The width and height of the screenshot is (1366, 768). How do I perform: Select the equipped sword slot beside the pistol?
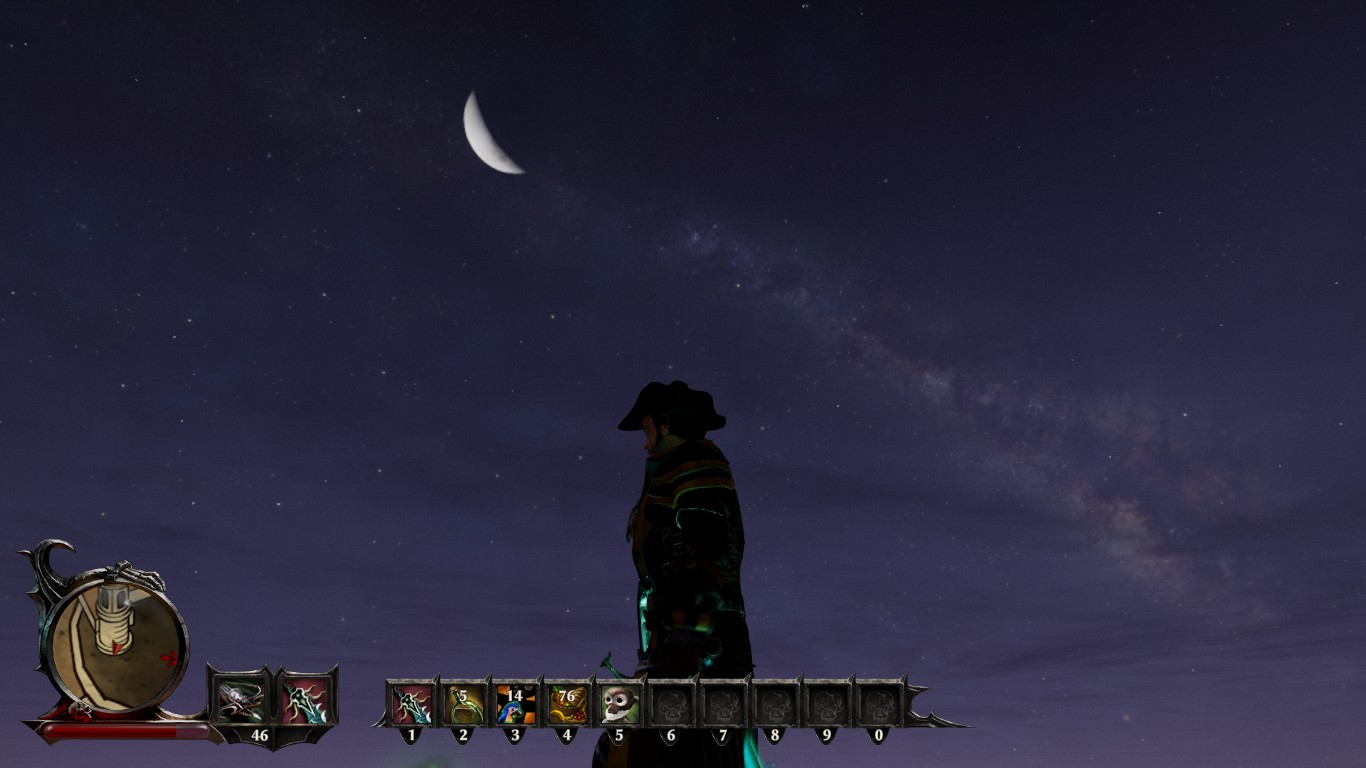305,699
